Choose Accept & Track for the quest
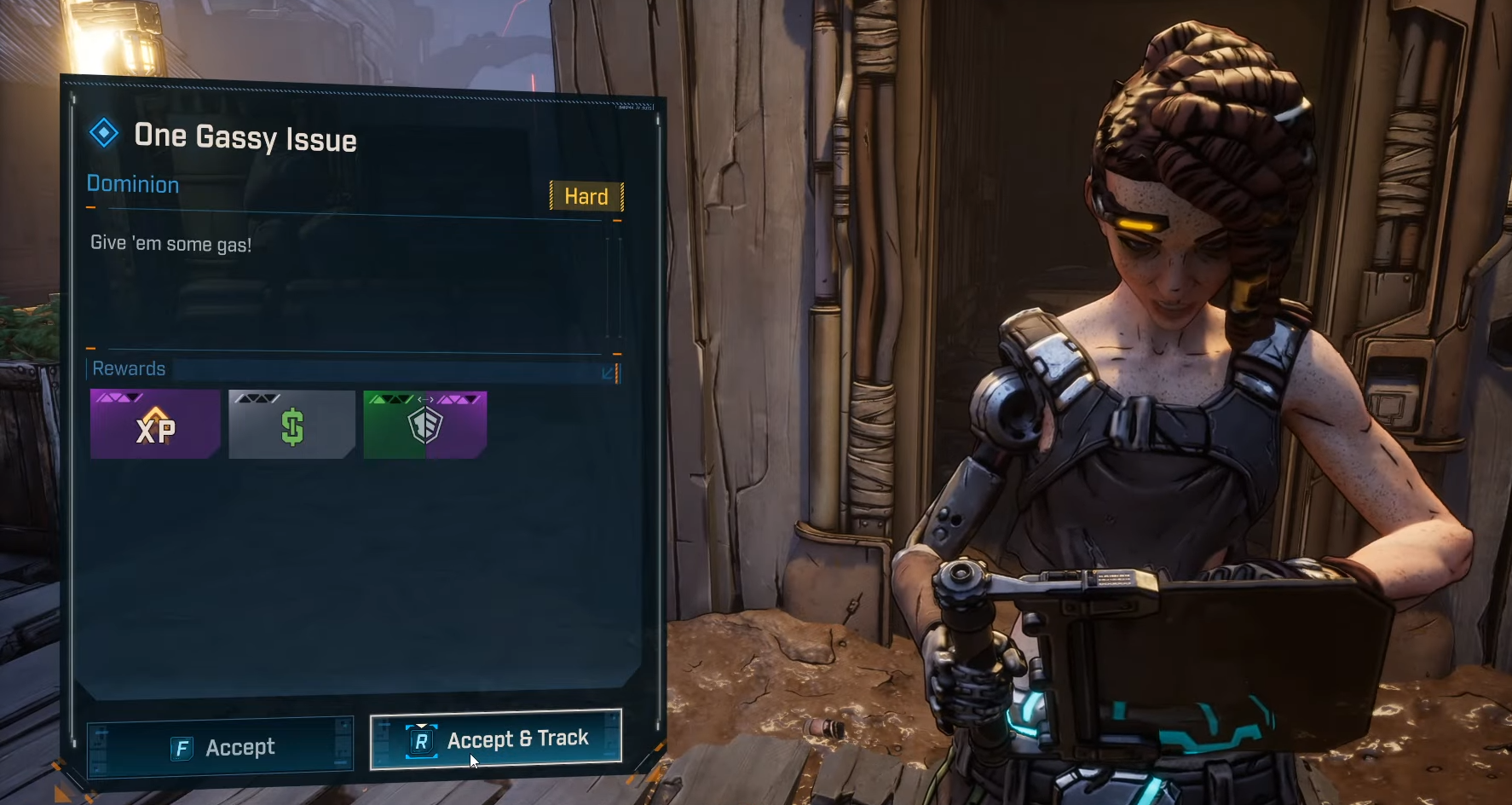 496,739
